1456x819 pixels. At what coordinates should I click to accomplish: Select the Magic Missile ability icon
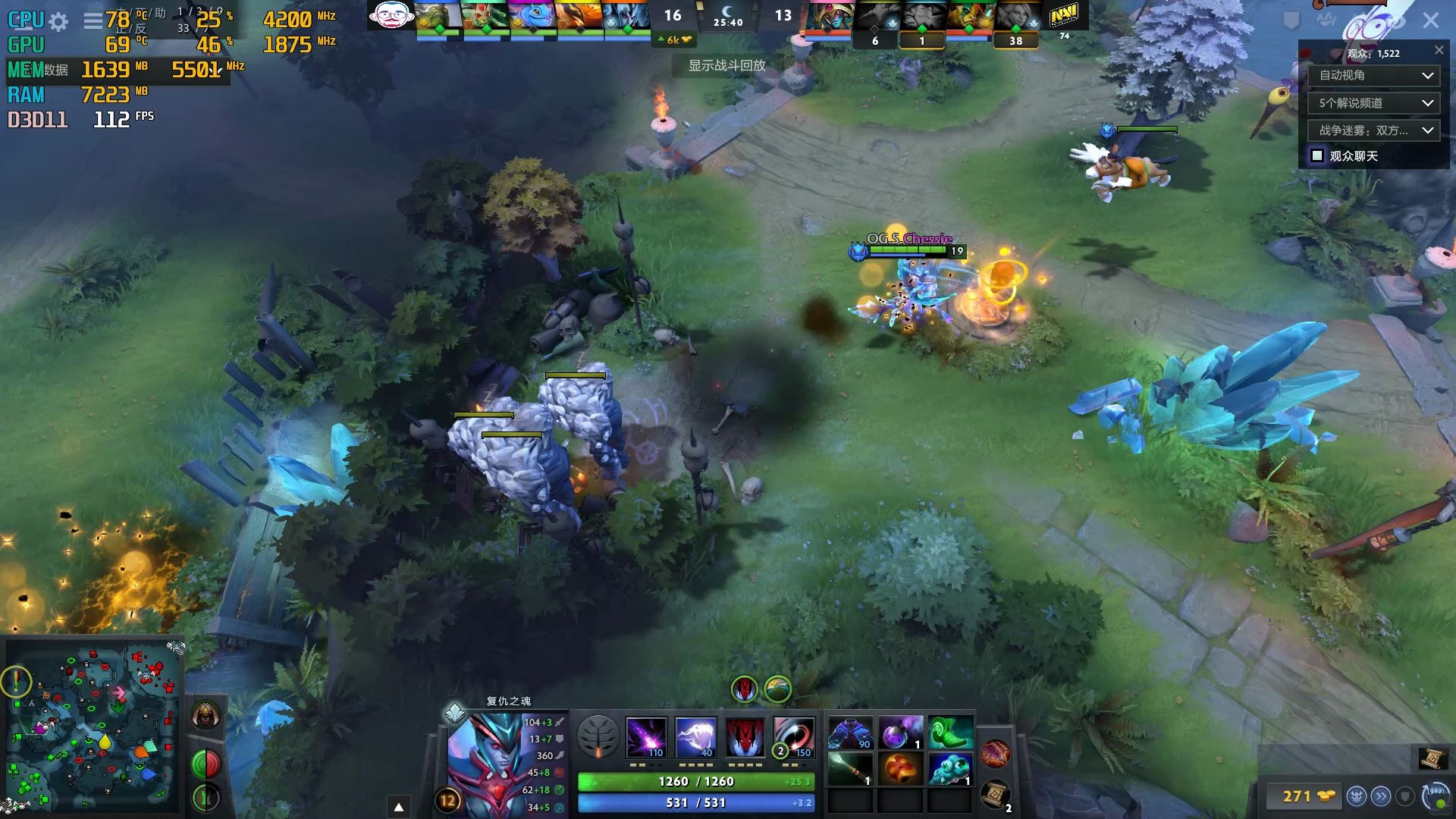pos(647,736)
